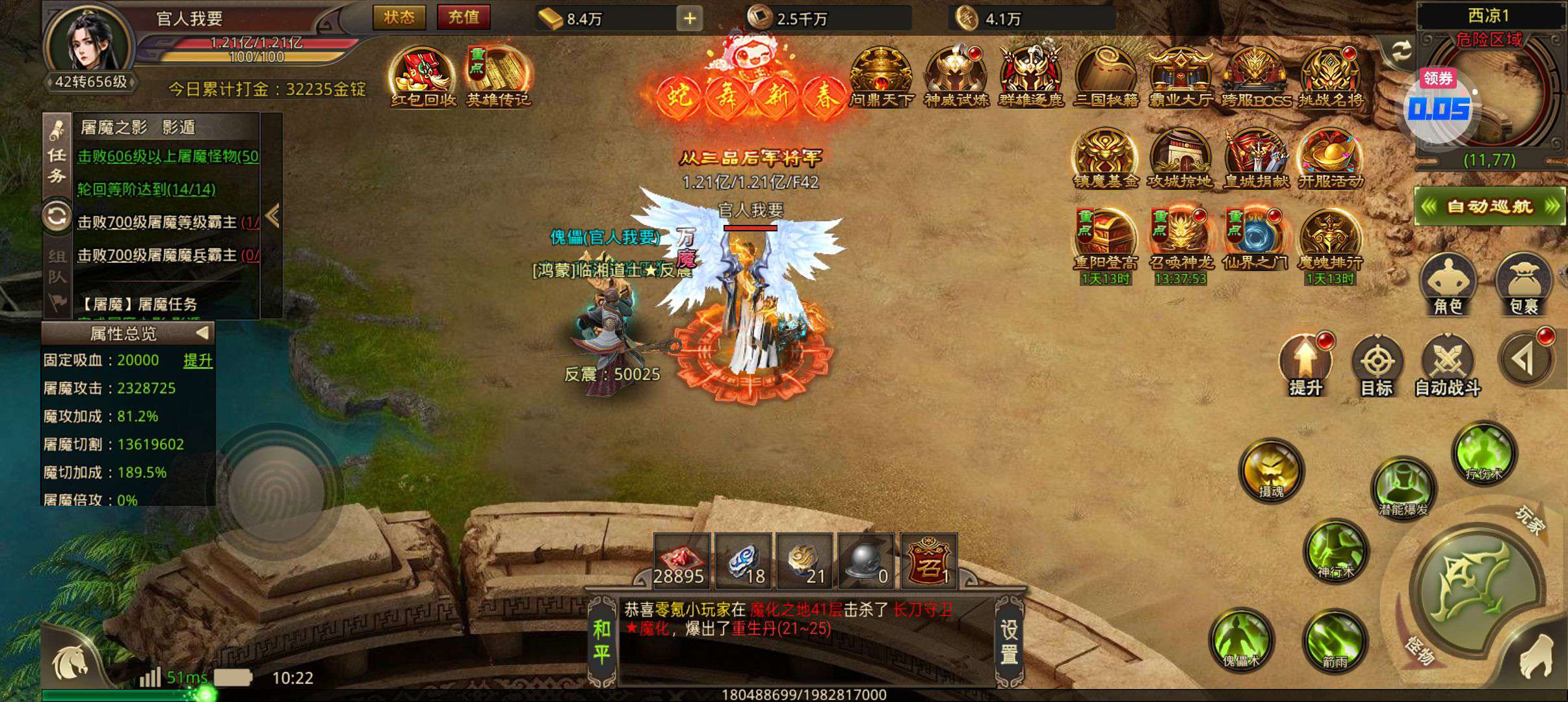Open the 角色 character sheet
The image size is (1568, 702).
click(1448, 285)
